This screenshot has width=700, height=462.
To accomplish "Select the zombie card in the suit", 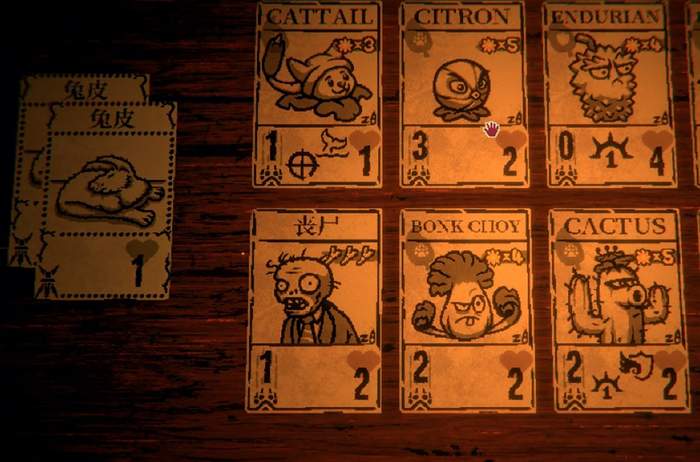I will (314, 310).
